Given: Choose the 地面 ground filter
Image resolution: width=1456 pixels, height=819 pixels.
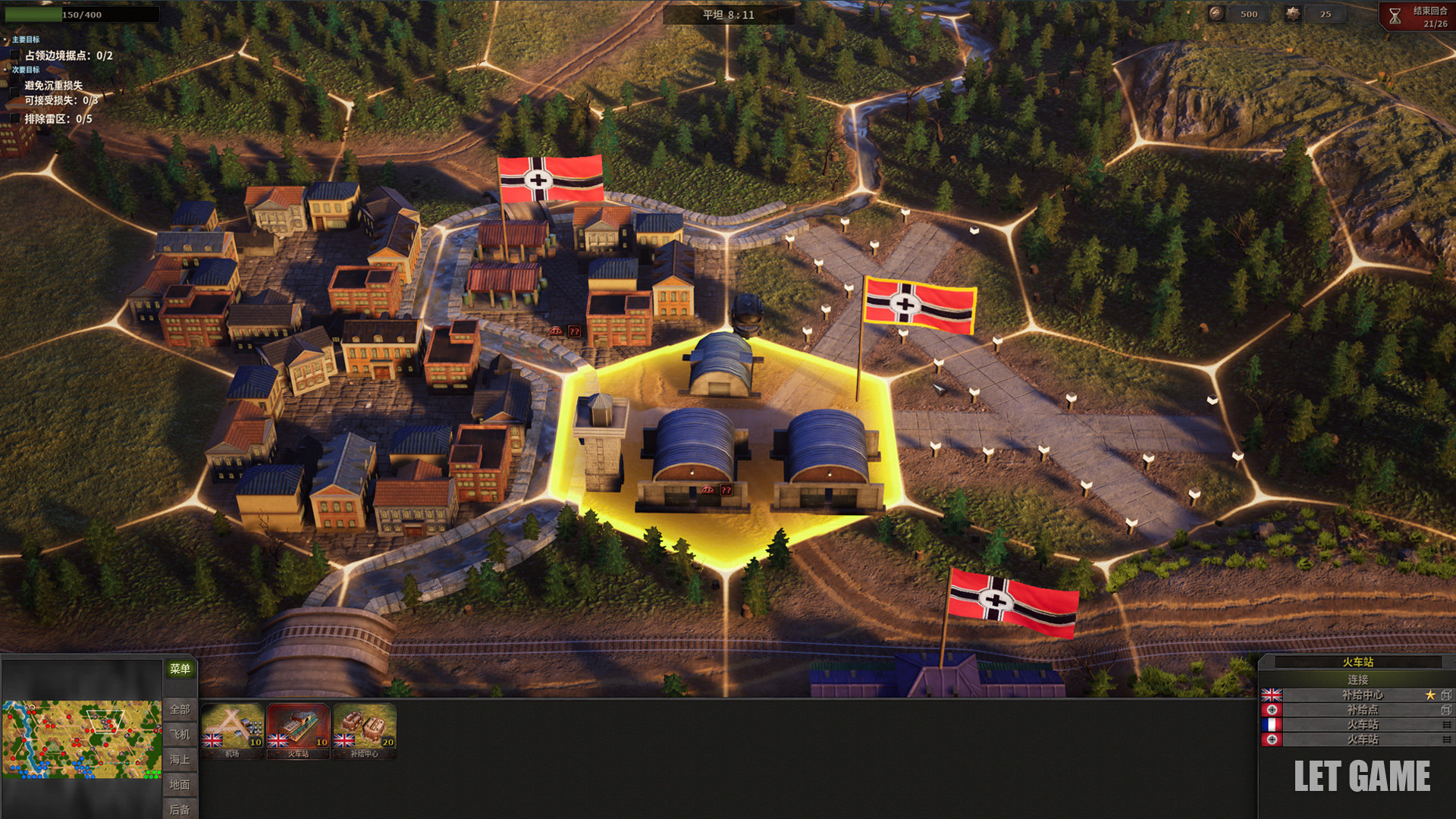Looking at the screenshot, I should [x=180, y=784].
